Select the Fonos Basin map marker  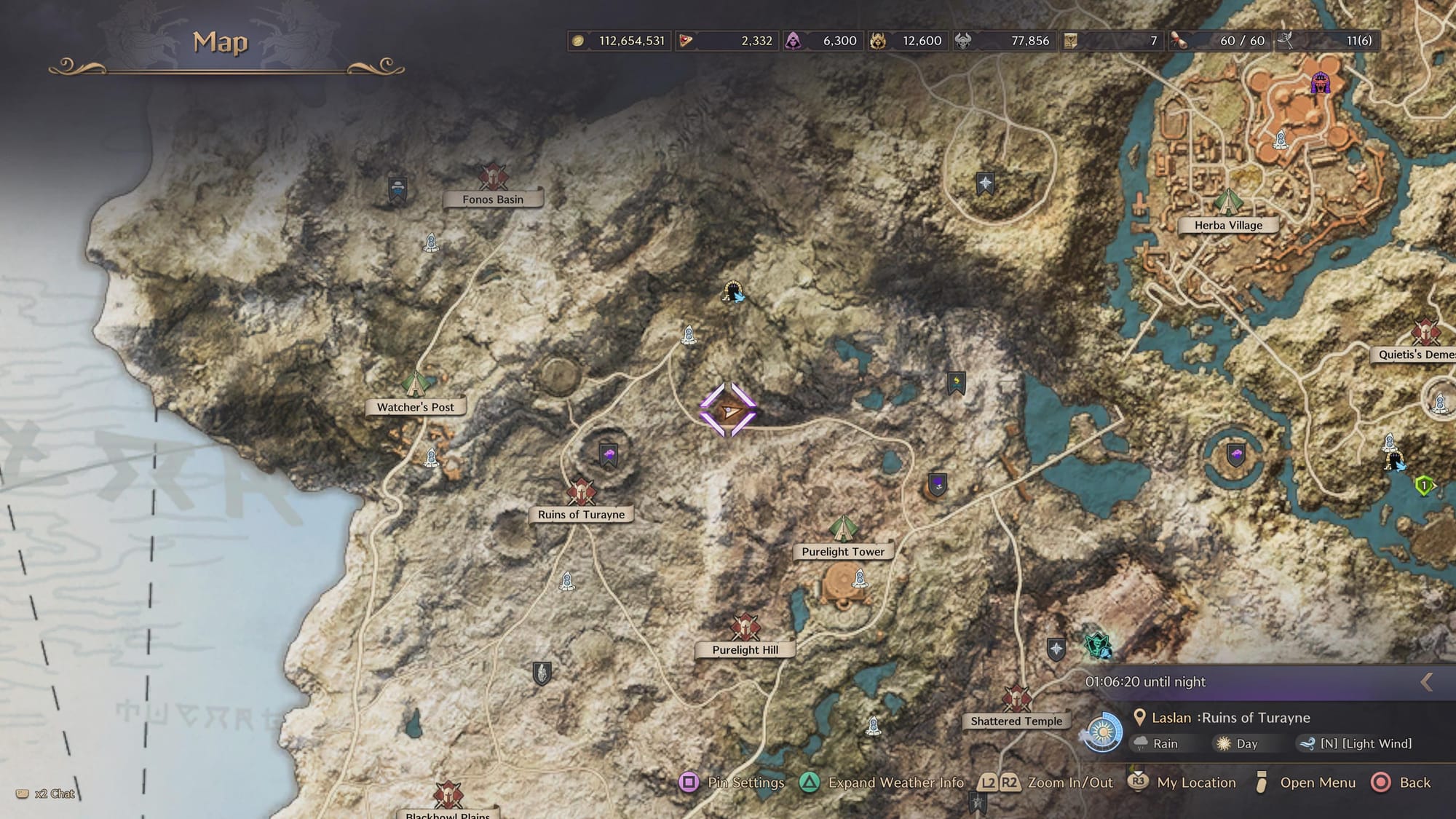tap(493, 177)
